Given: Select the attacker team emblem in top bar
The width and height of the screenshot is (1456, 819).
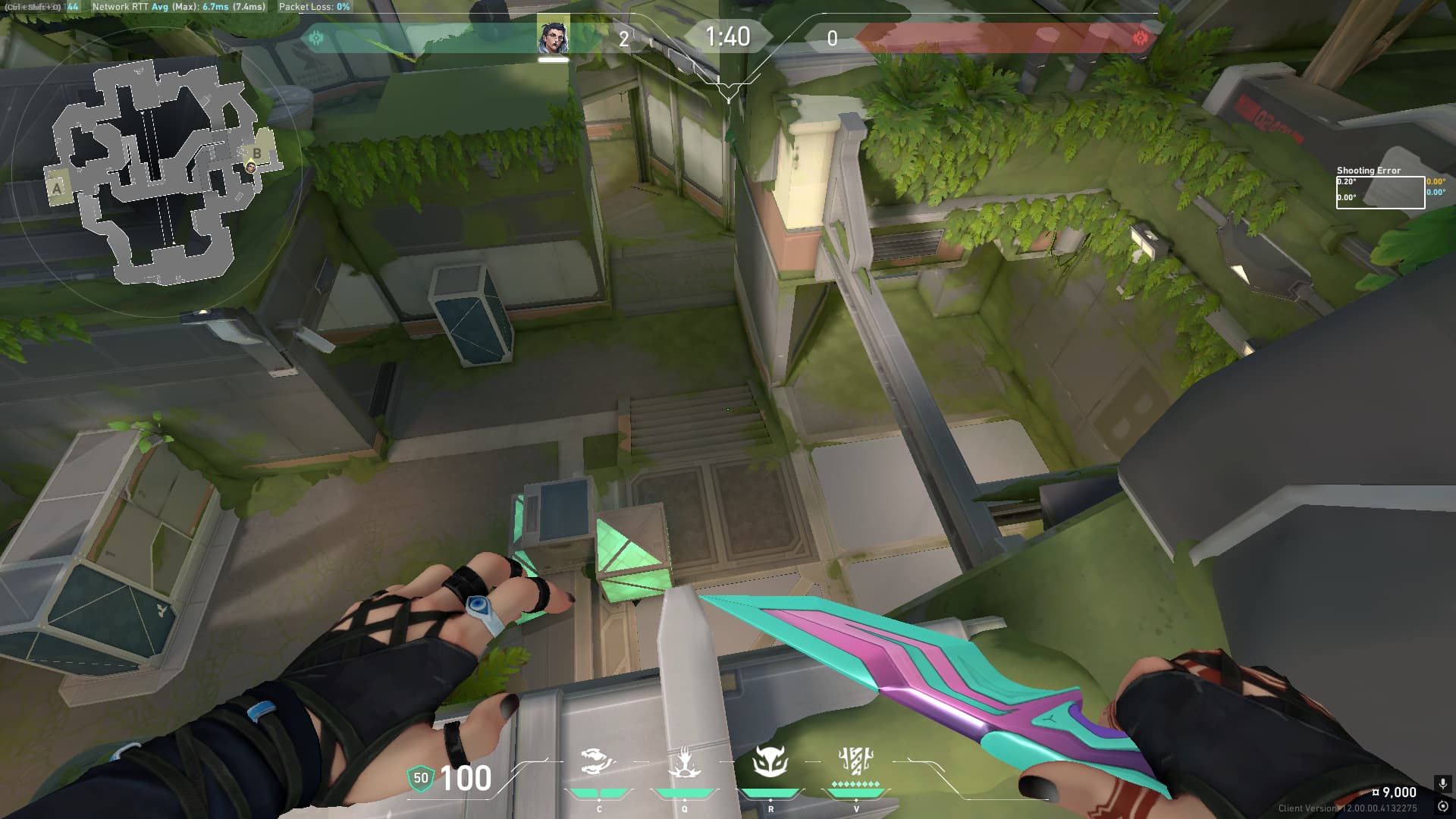Looking at the screenshot, I should click(316, 38).
